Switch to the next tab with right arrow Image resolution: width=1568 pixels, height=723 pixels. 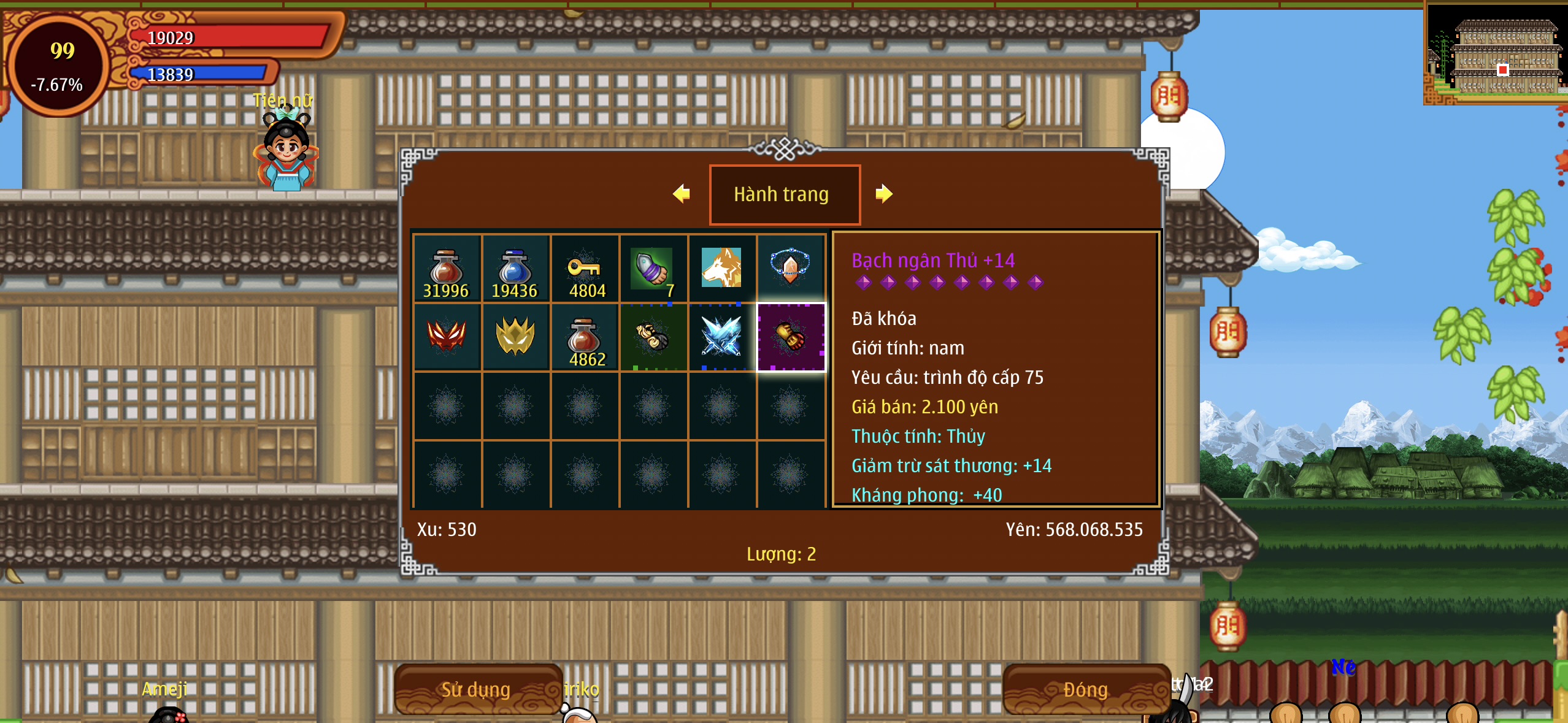pos(883,194)
